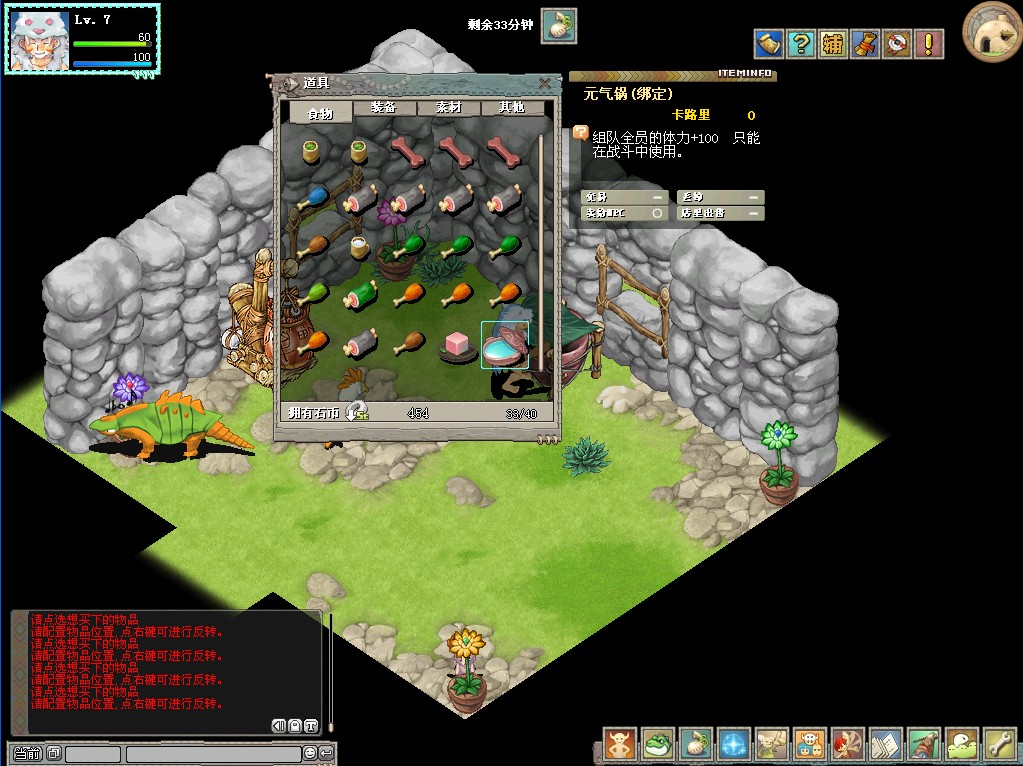Switch to the 装备 equipment tab
The width and height of the screenshot is (1023, 766).
383,108
